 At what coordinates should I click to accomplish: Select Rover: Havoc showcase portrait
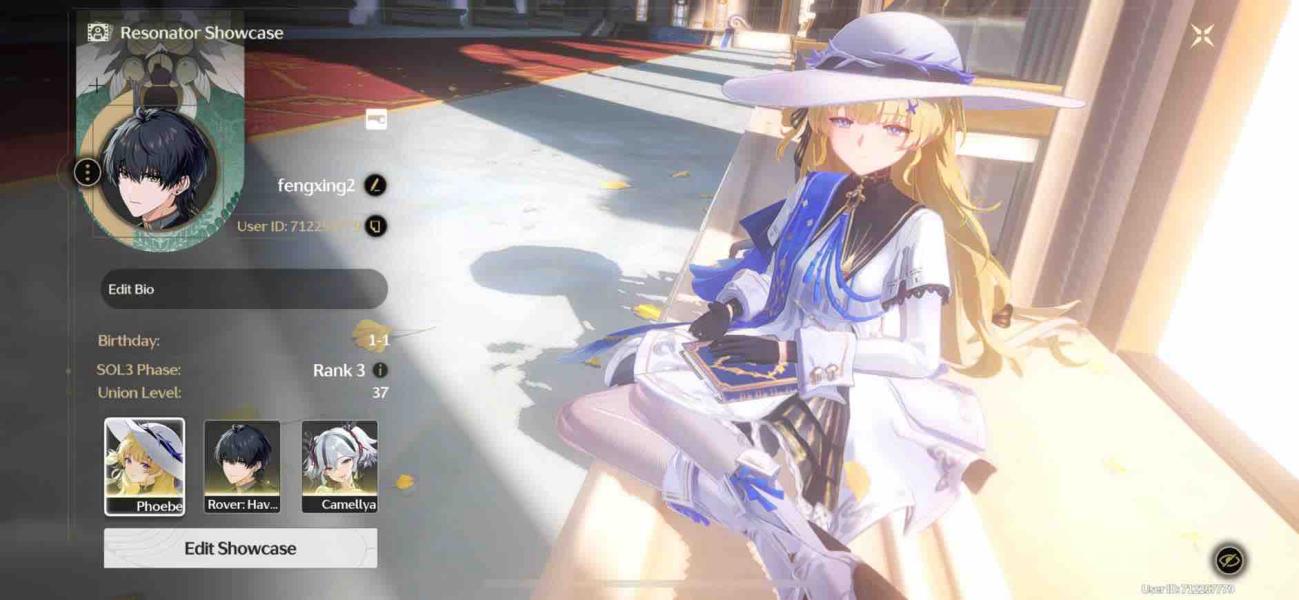pyautogui.click(x=242, y=466)
